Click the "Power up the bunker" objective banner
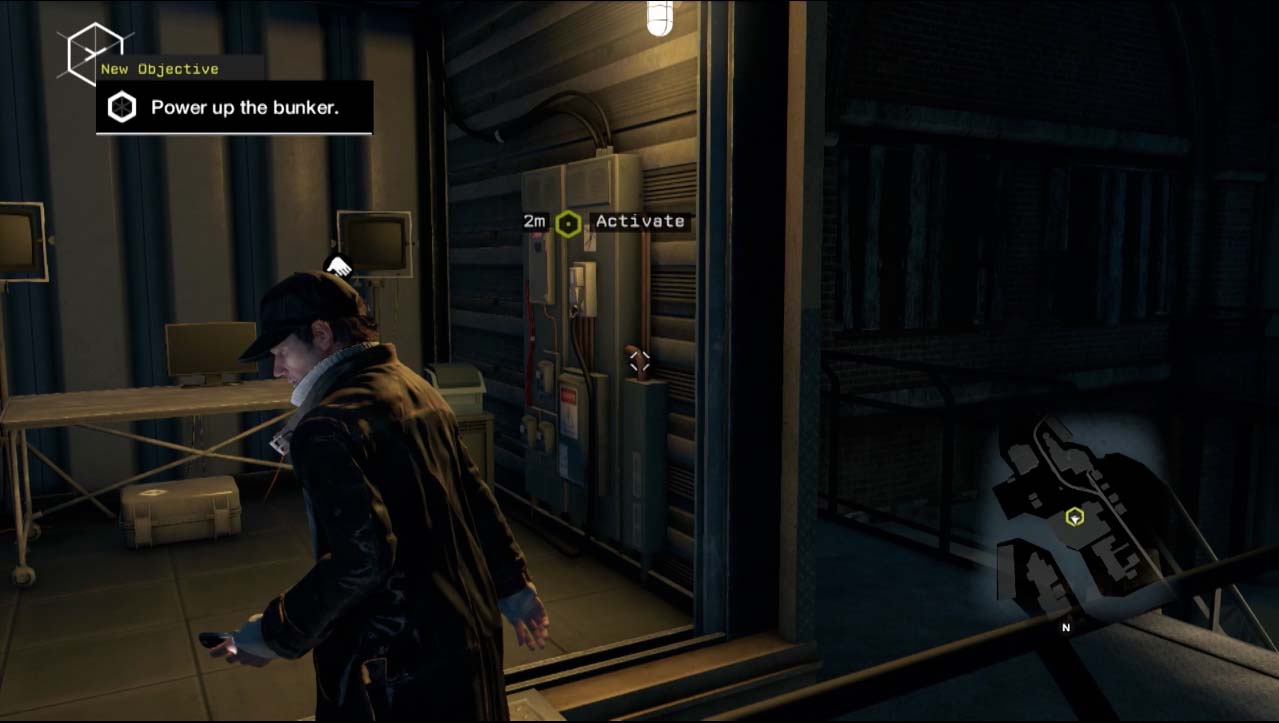1279x723 pixels. click(x=234, y=107)
